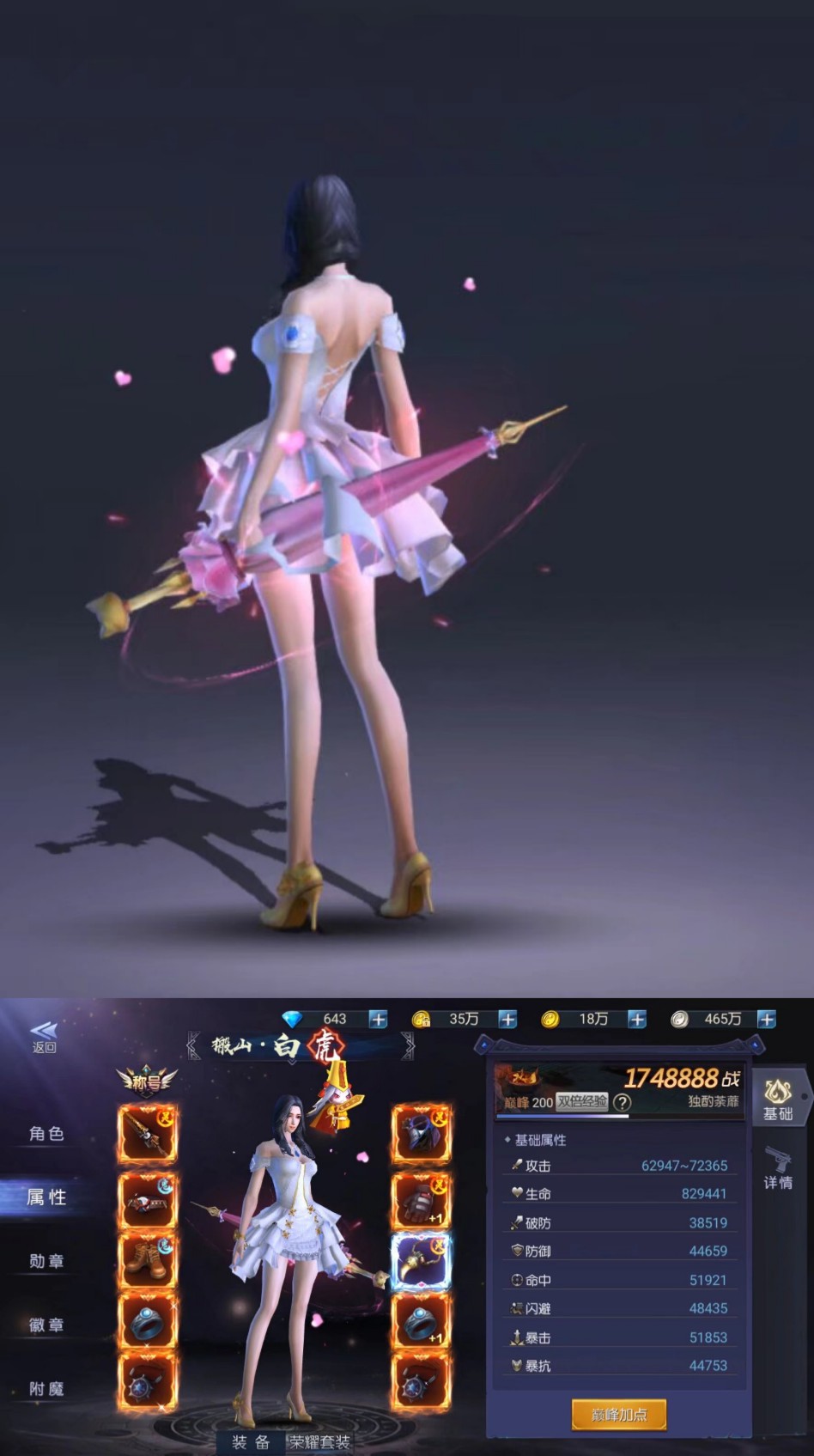Switch to the 详情 details tab

778,1168
